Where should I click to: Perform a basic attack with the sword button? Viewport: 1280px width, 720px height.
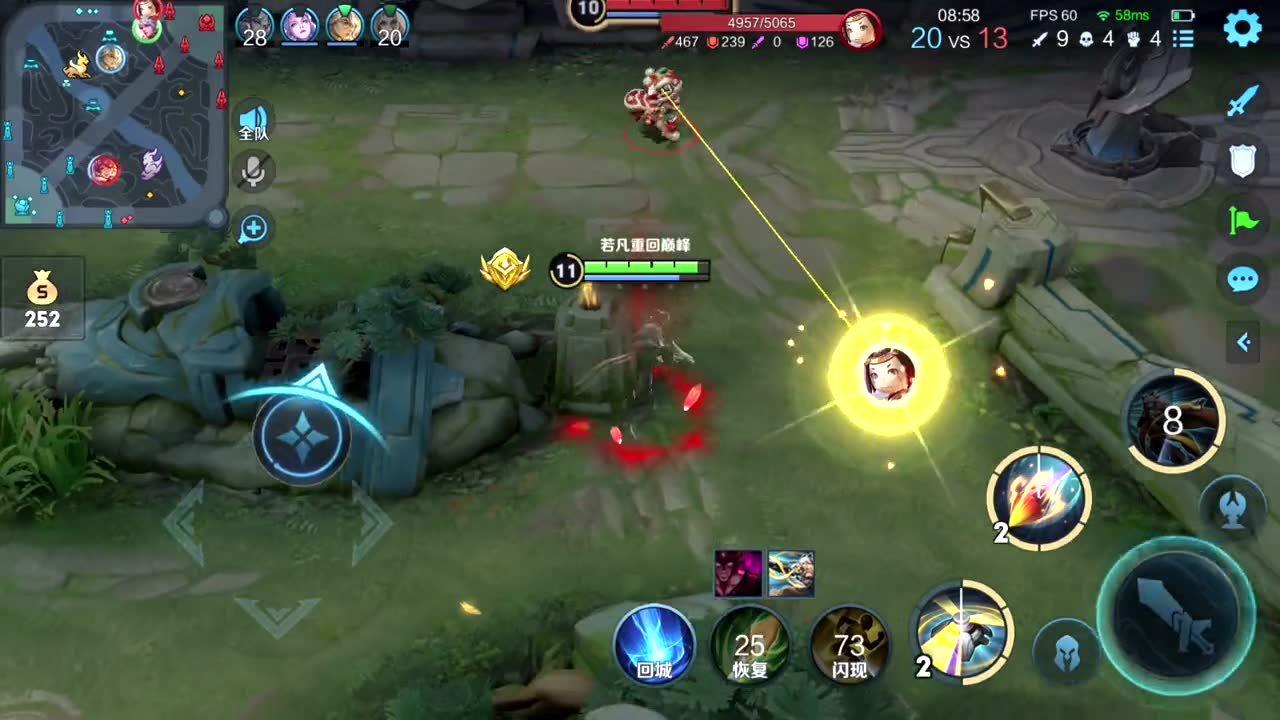pyautogui.click(x=1175, y=614)
